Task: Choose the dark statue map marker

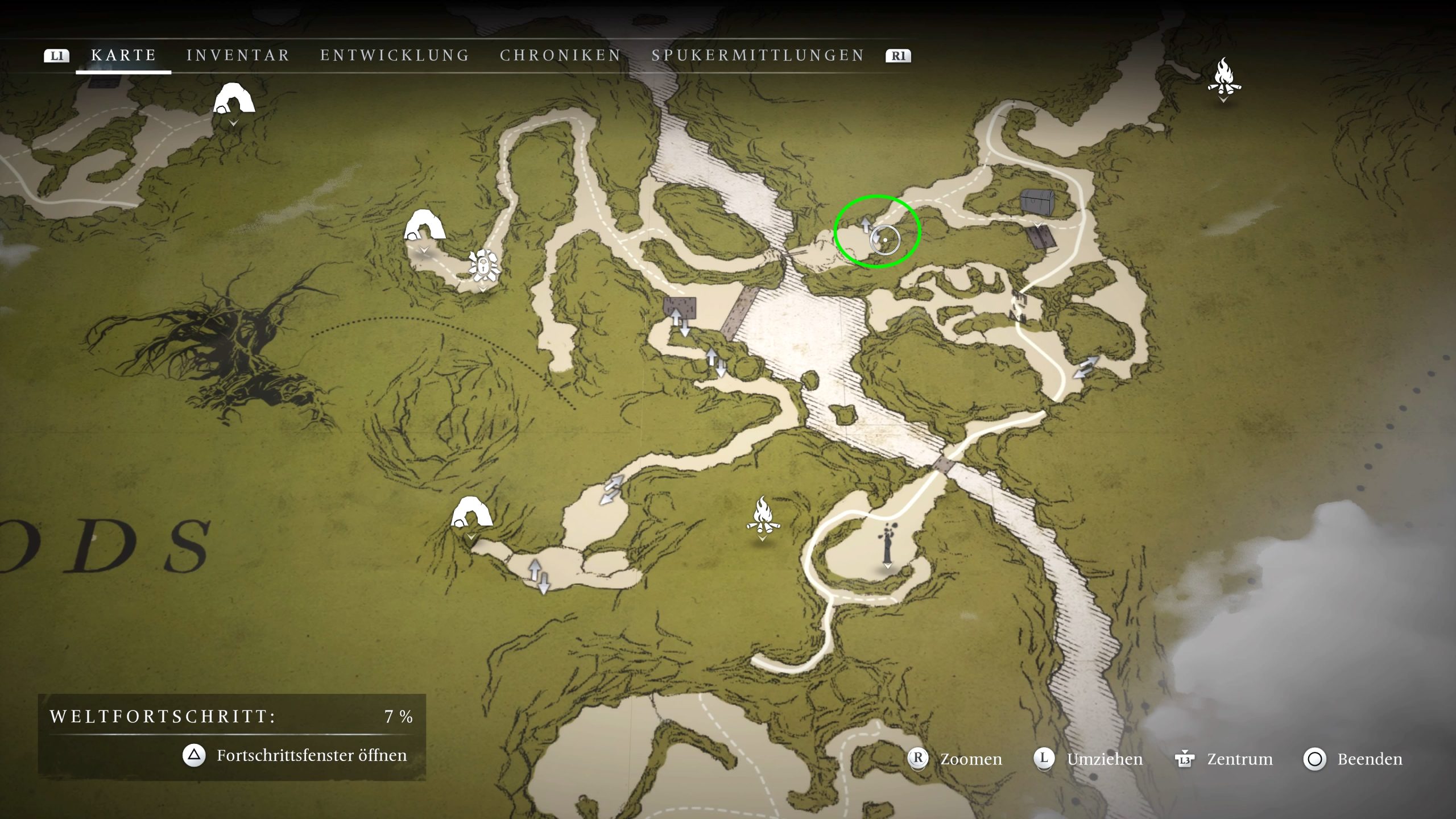Action: pyautogui.click(x=887, y=542)
